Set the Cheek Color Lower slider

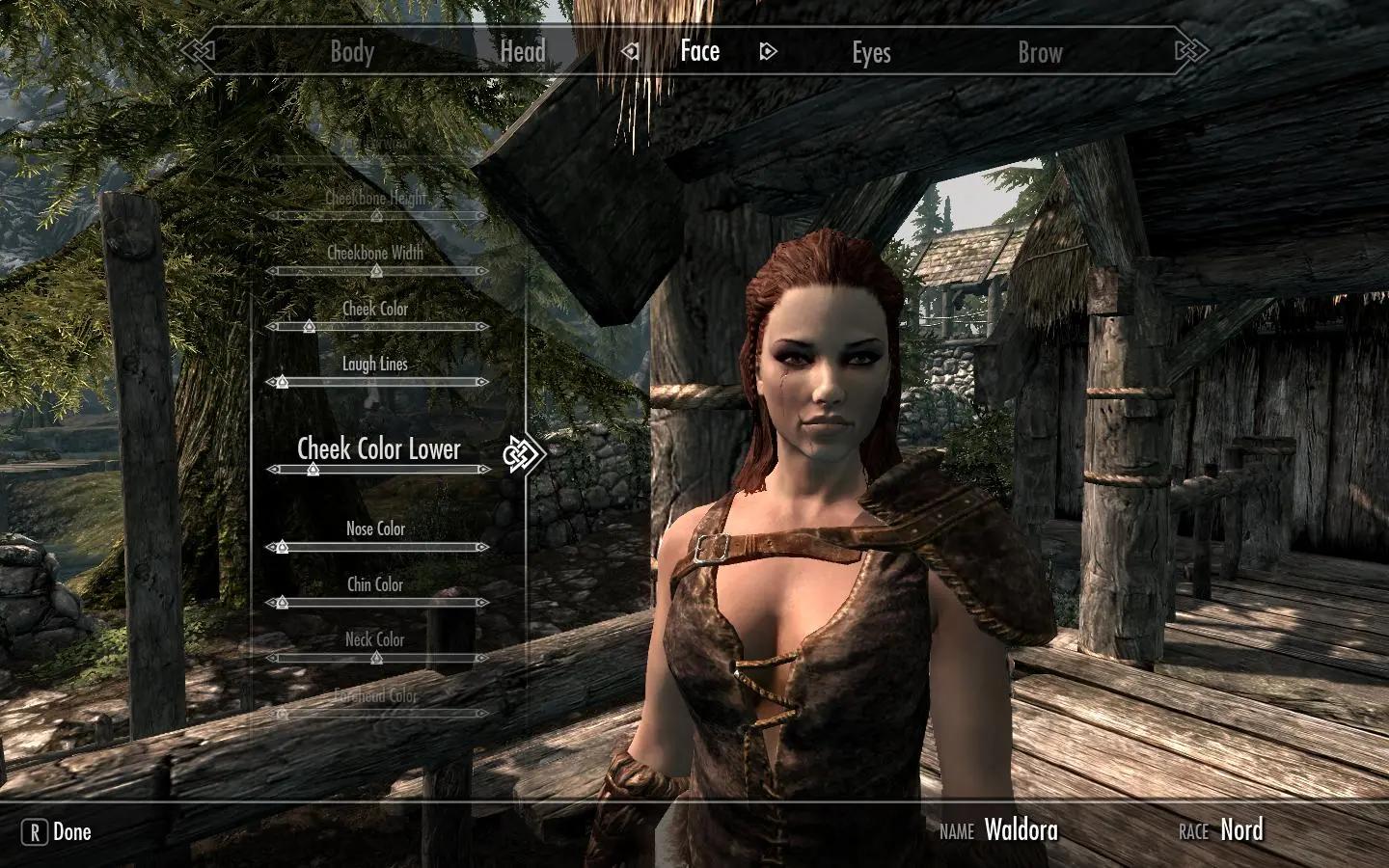click(313, 470)
